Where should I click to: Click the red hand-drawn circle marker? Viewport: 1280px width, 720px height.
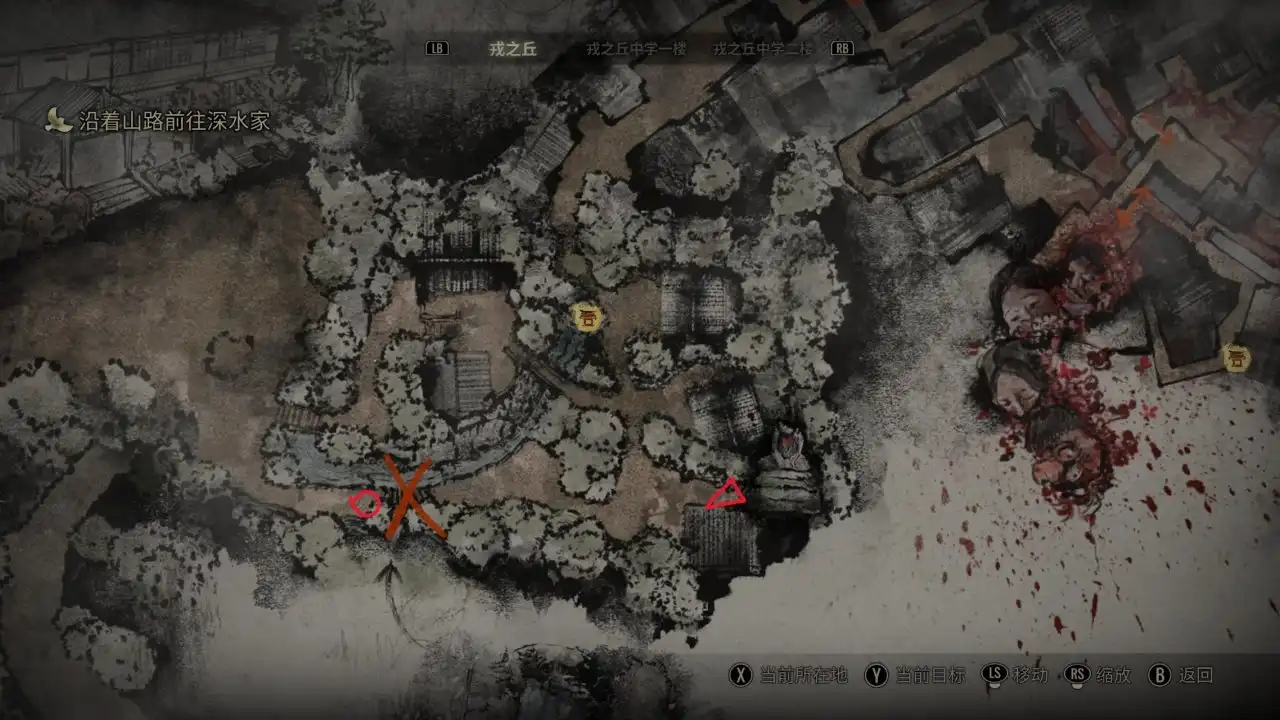(365, 504)
